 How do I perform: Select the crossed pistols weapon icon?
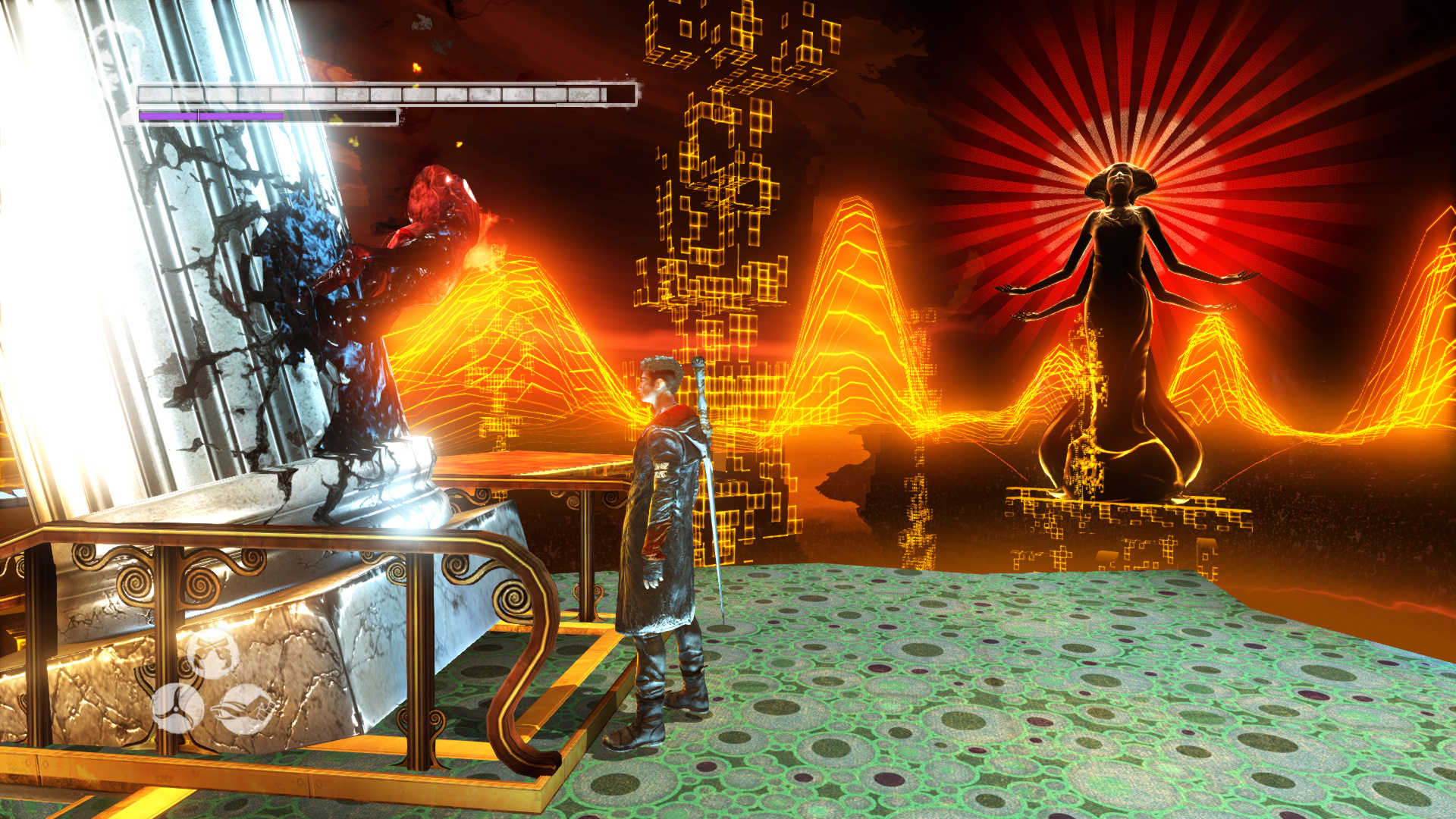(213, 654)
